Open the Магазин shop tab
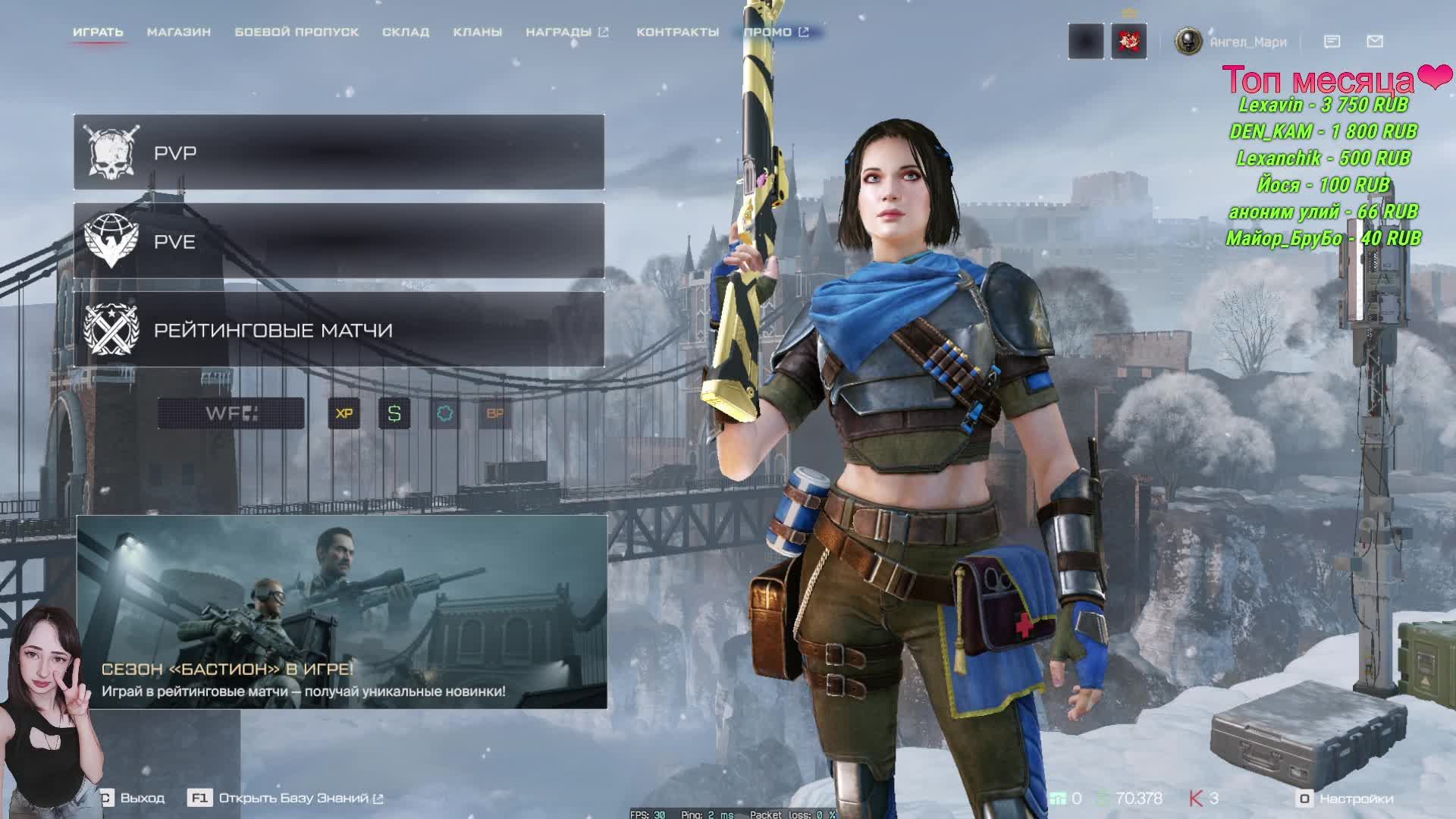The height and width of the screenshot is (819, 1456). tap(179, 32)
